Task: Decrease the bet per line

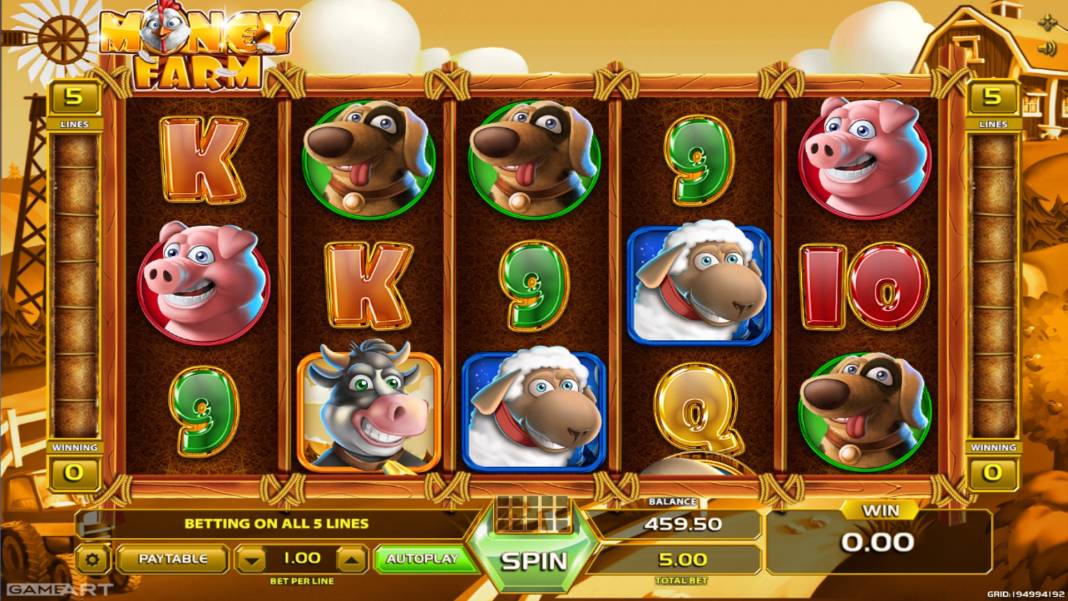Action: point(254,559)
